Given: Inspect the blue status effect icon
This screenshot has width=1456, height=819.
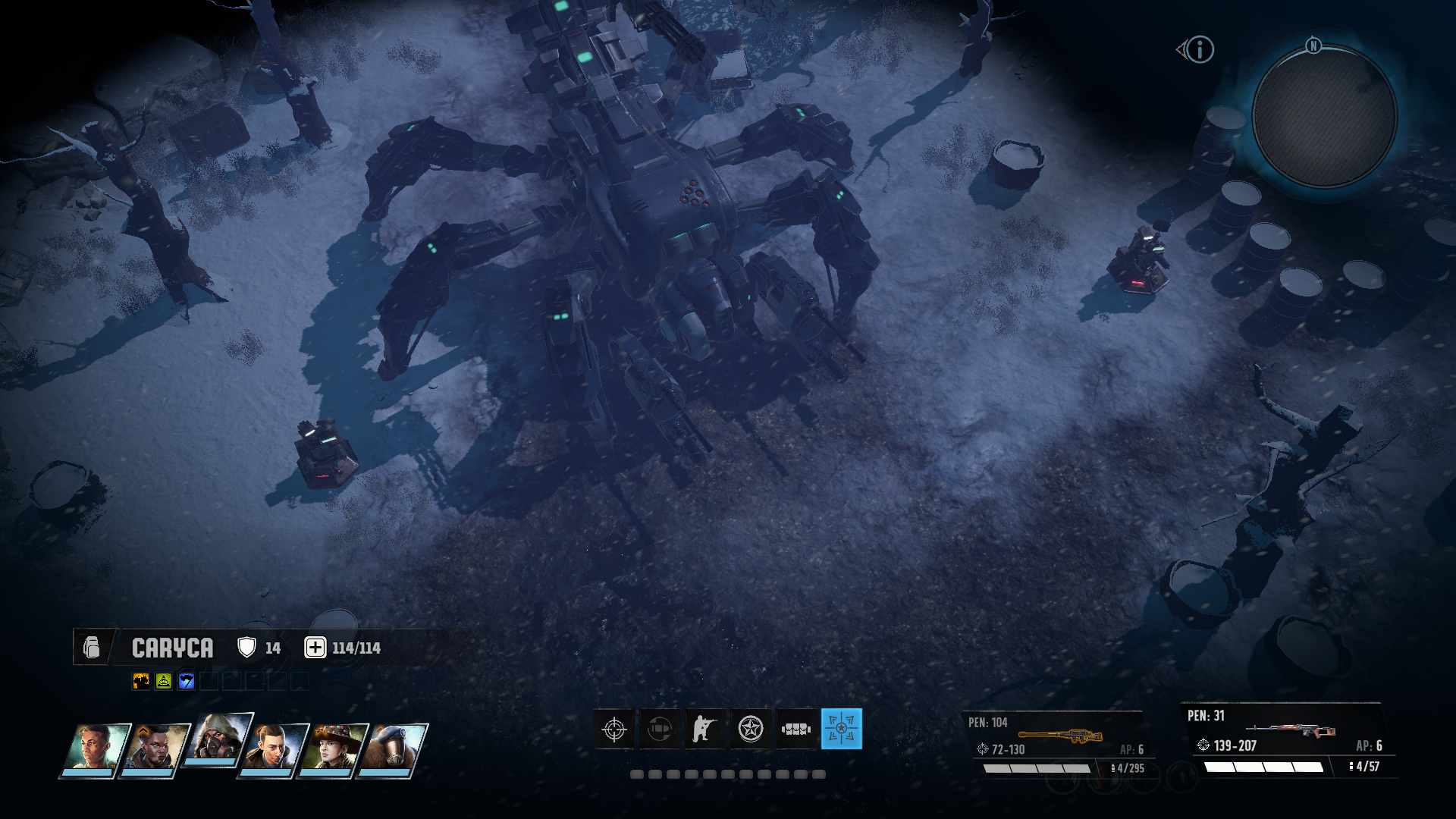Looking at the screenshot, I should (x=187, y=682).
